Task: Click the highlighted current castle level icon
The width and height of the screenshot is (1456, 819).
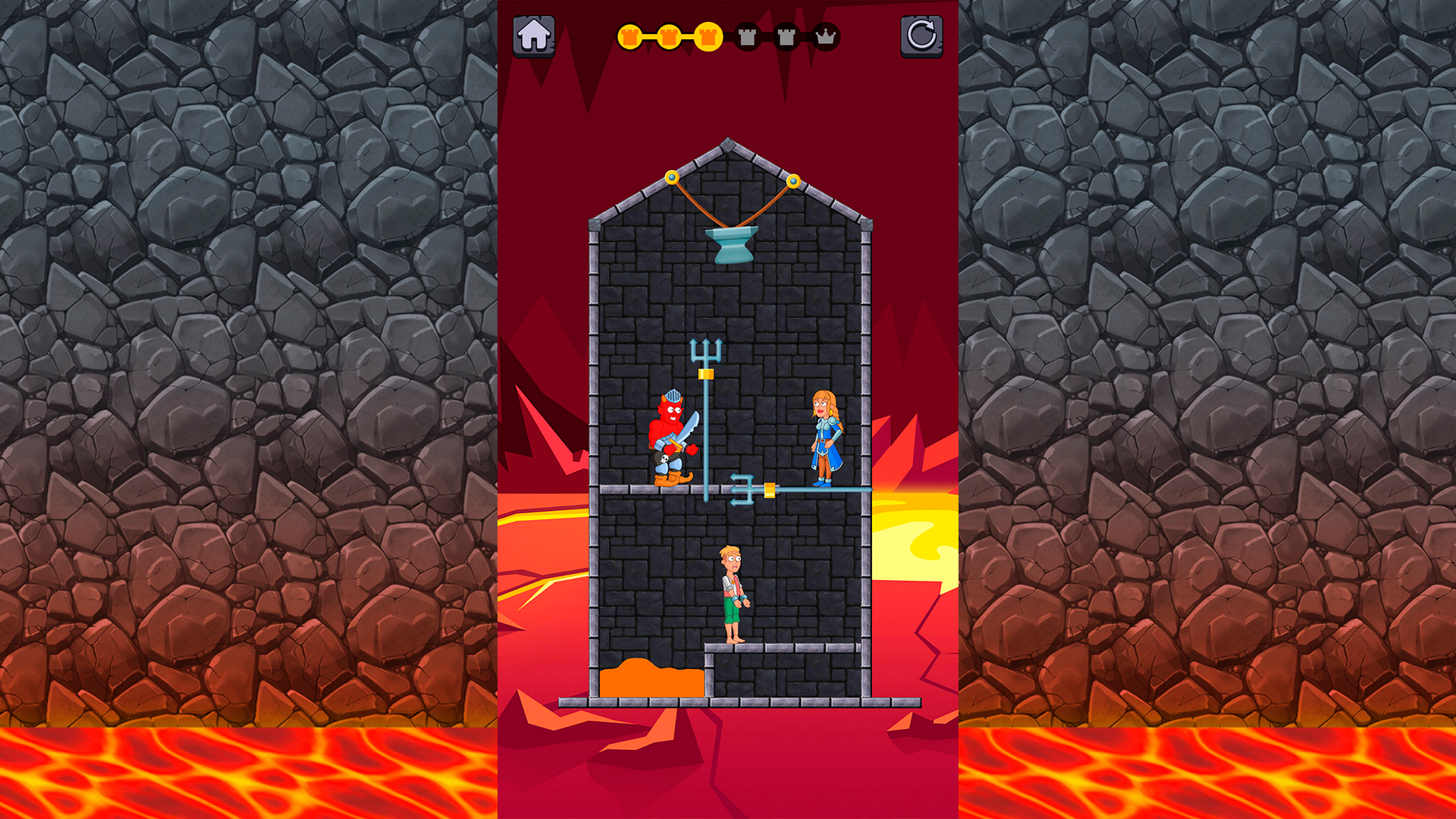Action: 707,36
